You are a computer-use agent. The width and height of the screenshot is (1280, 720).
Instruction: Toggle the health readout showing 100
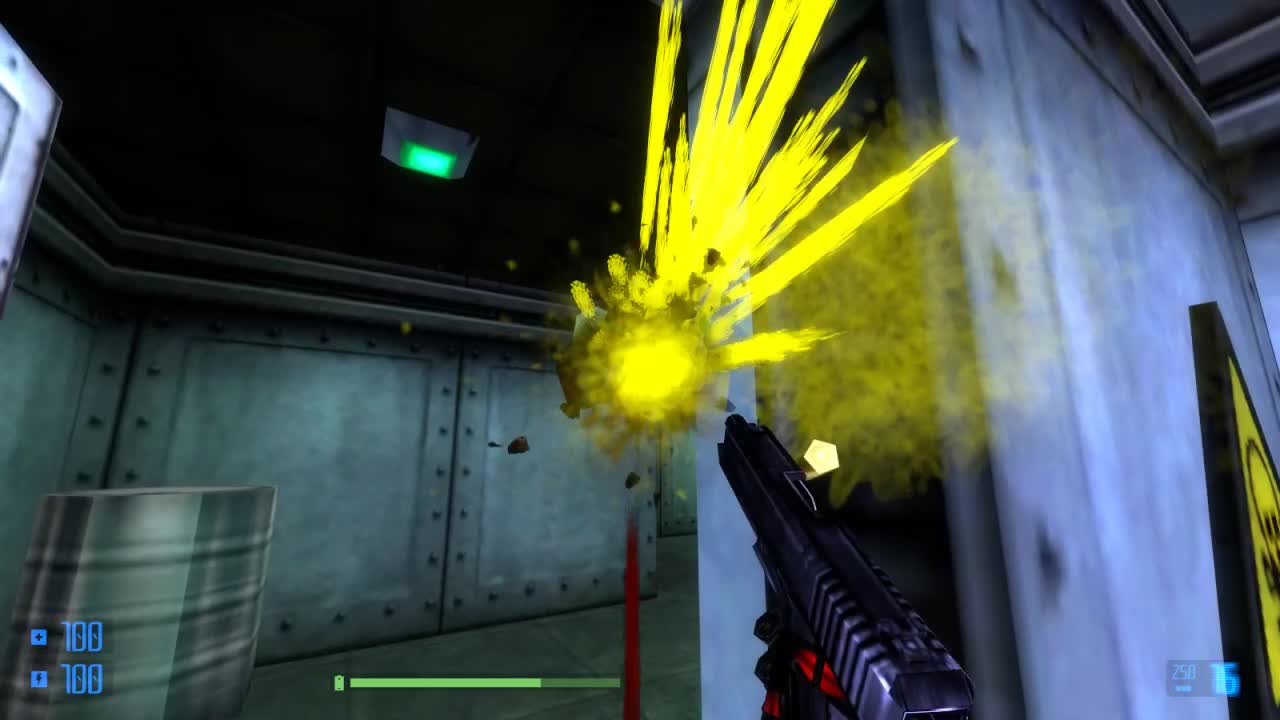85,636
